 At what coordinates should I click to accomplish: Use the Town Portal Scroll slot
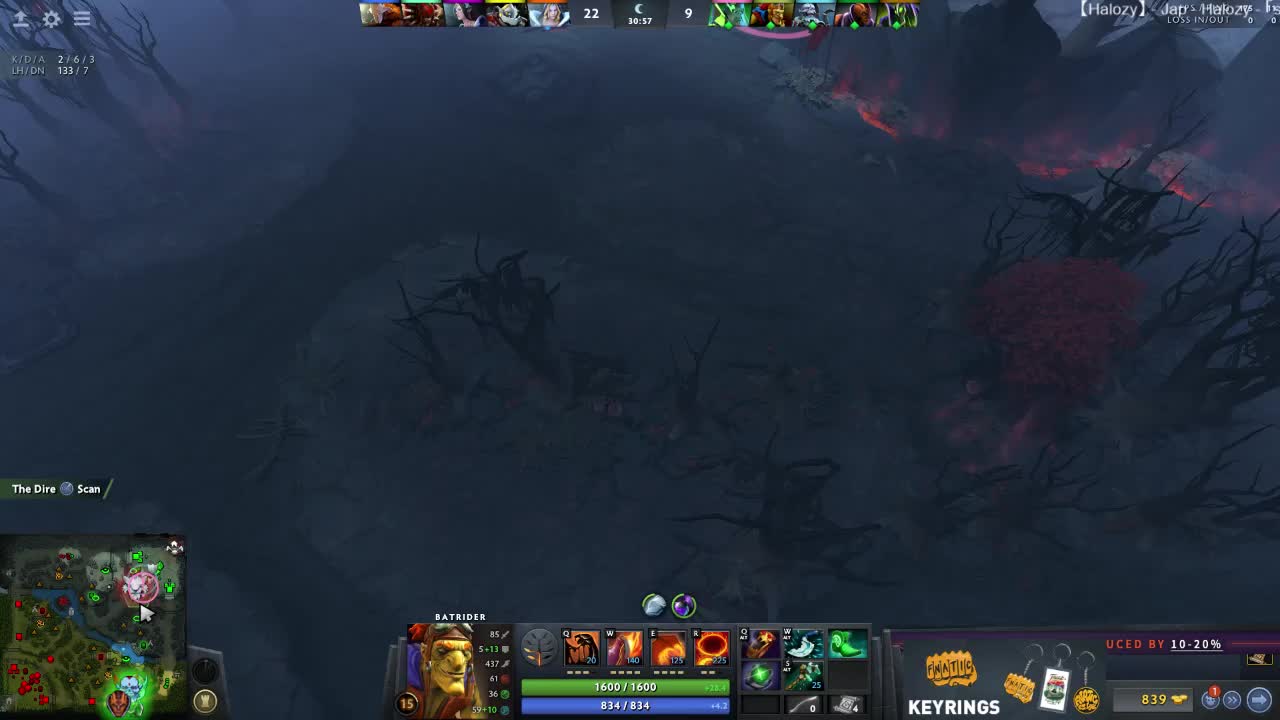[847, 706]
